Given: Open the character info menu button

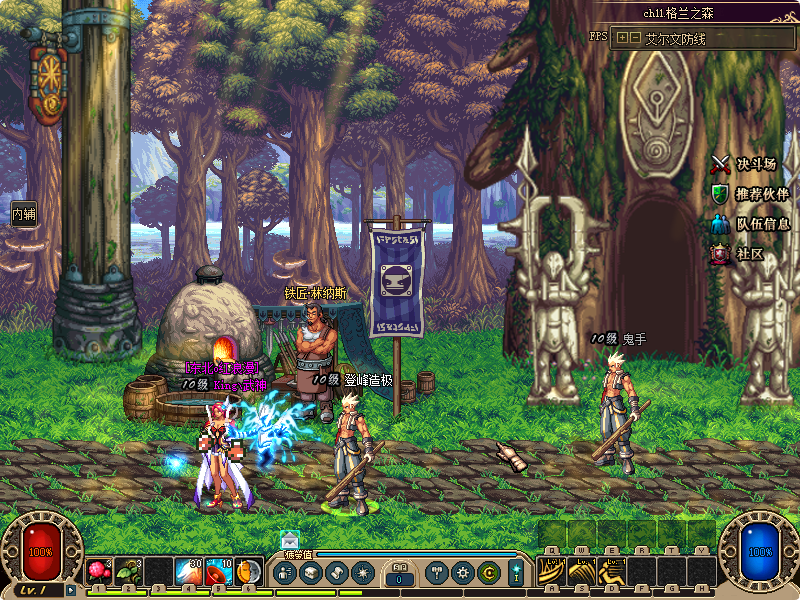Looking at the screenshot, I should pyautogui.click(x=285, y=573).
